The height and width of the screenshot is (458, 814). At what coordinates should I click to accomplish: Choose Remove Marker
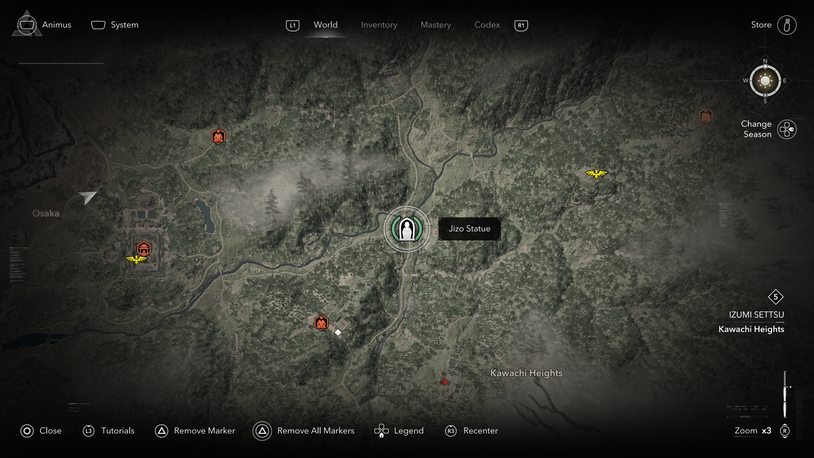pyautogui.click(x=195, y=431)
